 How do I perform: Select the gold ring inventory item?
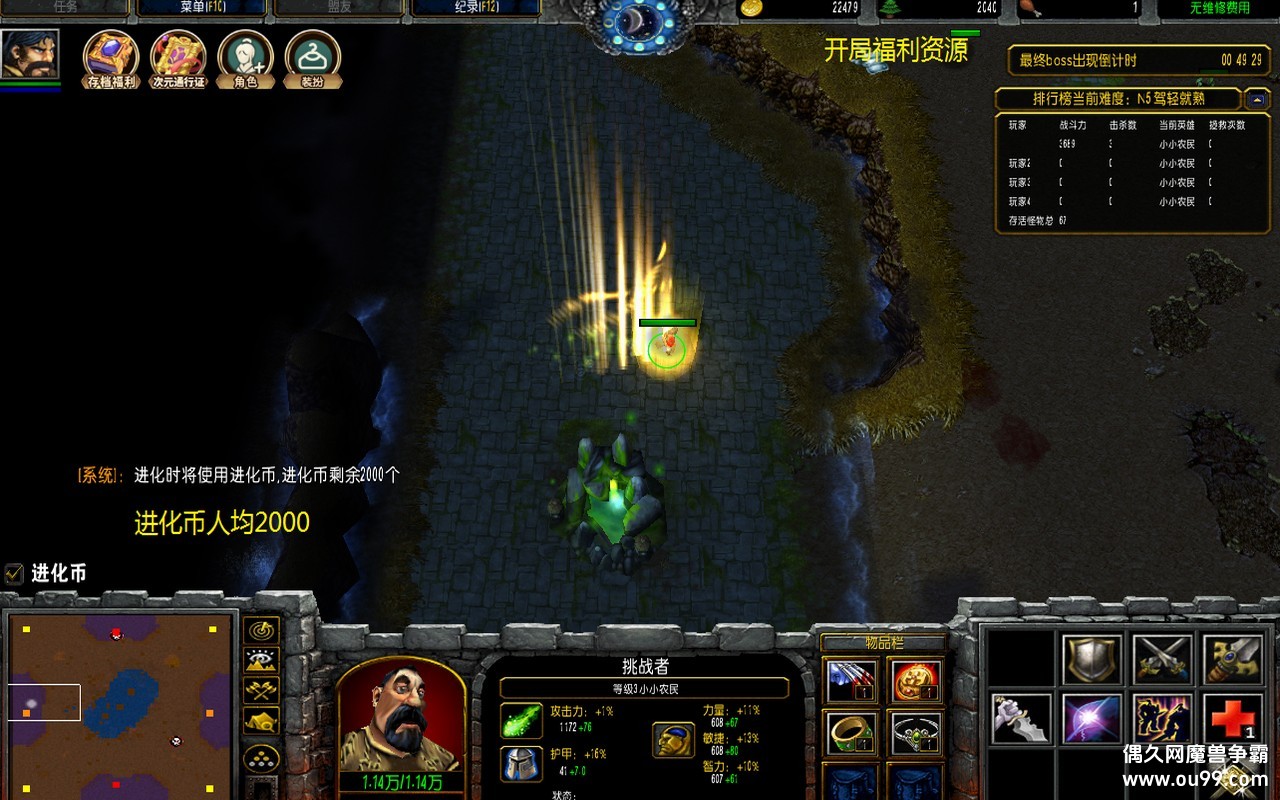pos(851,733)
